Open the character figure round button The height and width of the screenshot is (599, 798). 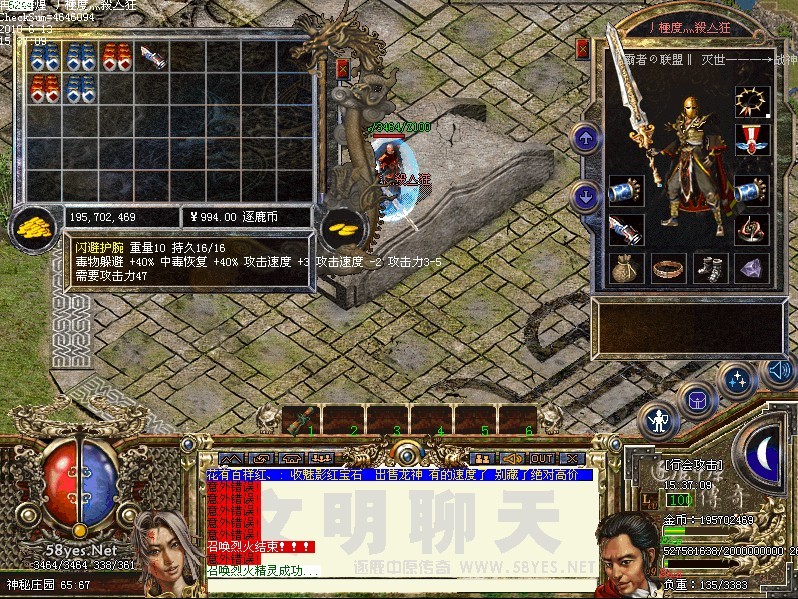(657, 421)
